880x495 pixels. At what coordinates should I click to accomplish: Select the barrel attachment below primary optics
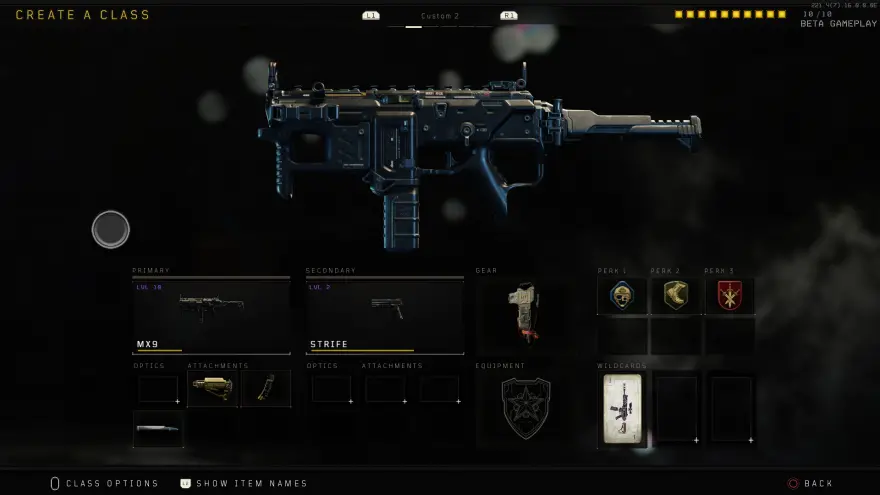[158, 429]
